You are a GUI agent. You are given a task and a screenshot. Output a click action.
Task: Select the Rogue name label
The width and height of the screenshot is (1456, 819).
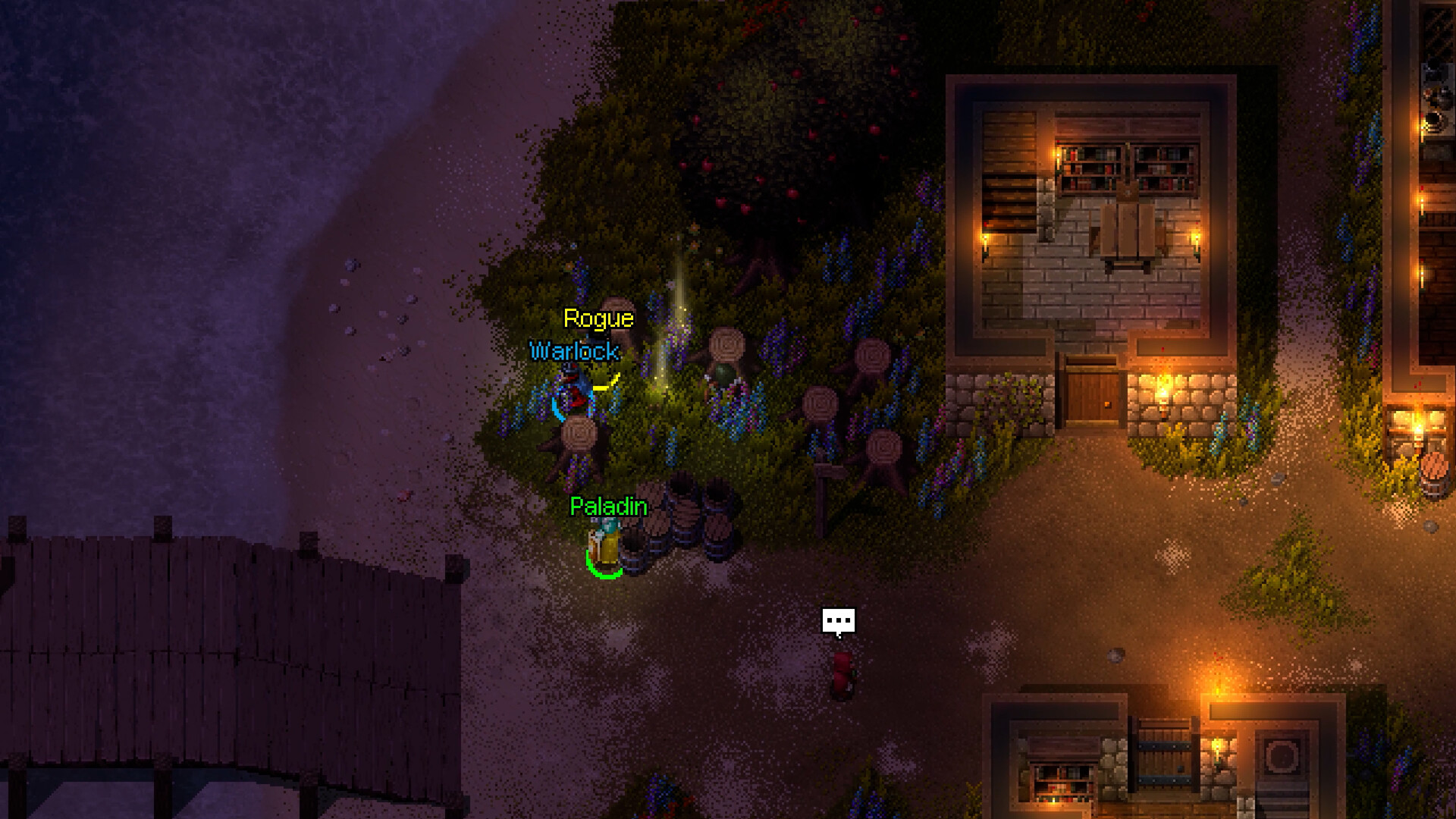pyautogui.click(x=598, y=318)
